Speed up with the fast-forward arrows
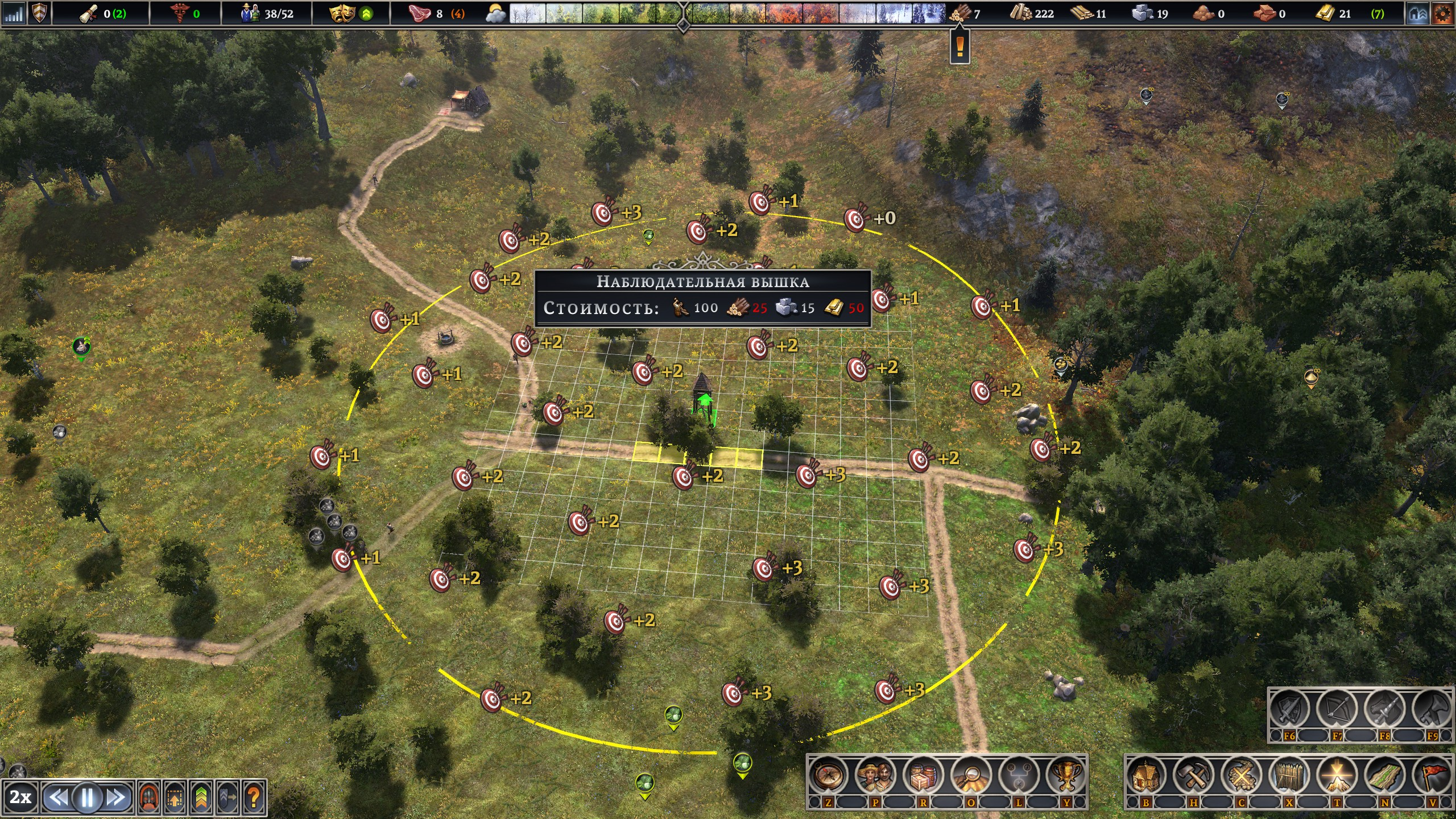Viewport: 1456px width, 819px height. 117,798
